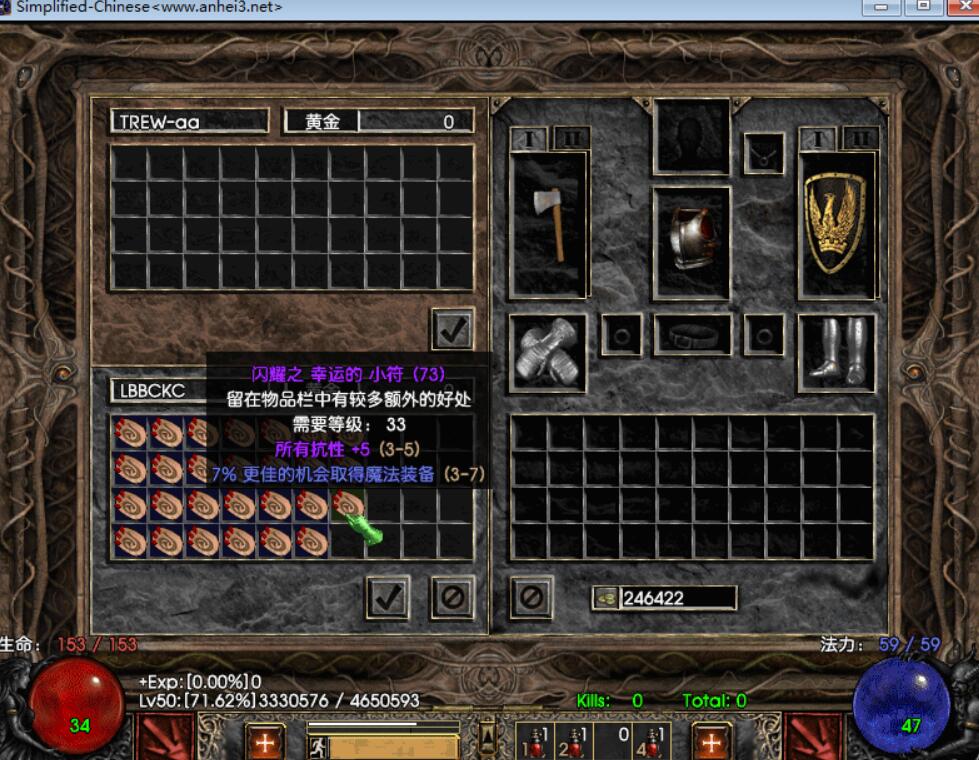Minimize the game window

[884, 7]
